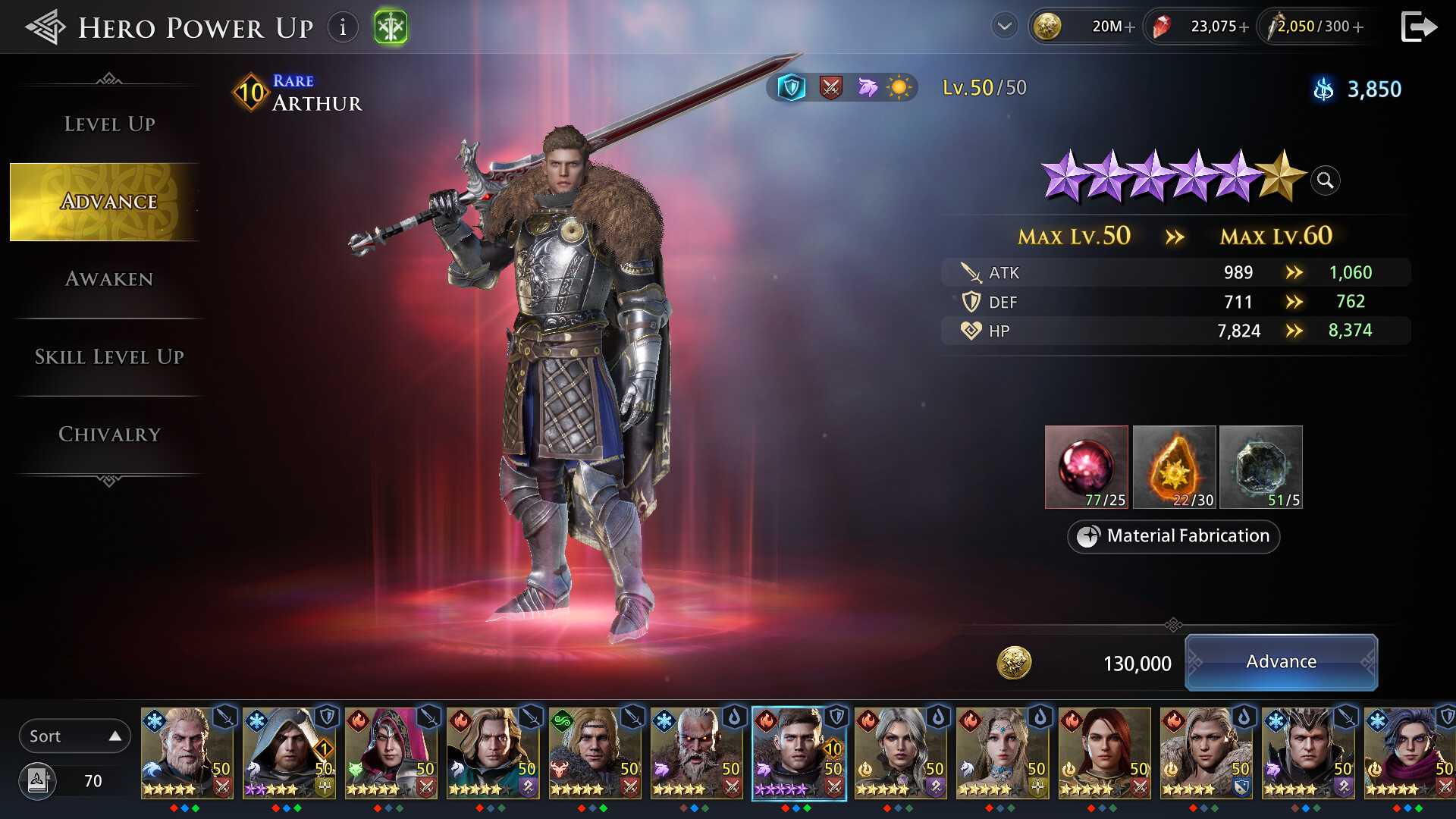Click the red orb advancement material
Screen dimensions: 1456x819
click(x=1086, y=466)
